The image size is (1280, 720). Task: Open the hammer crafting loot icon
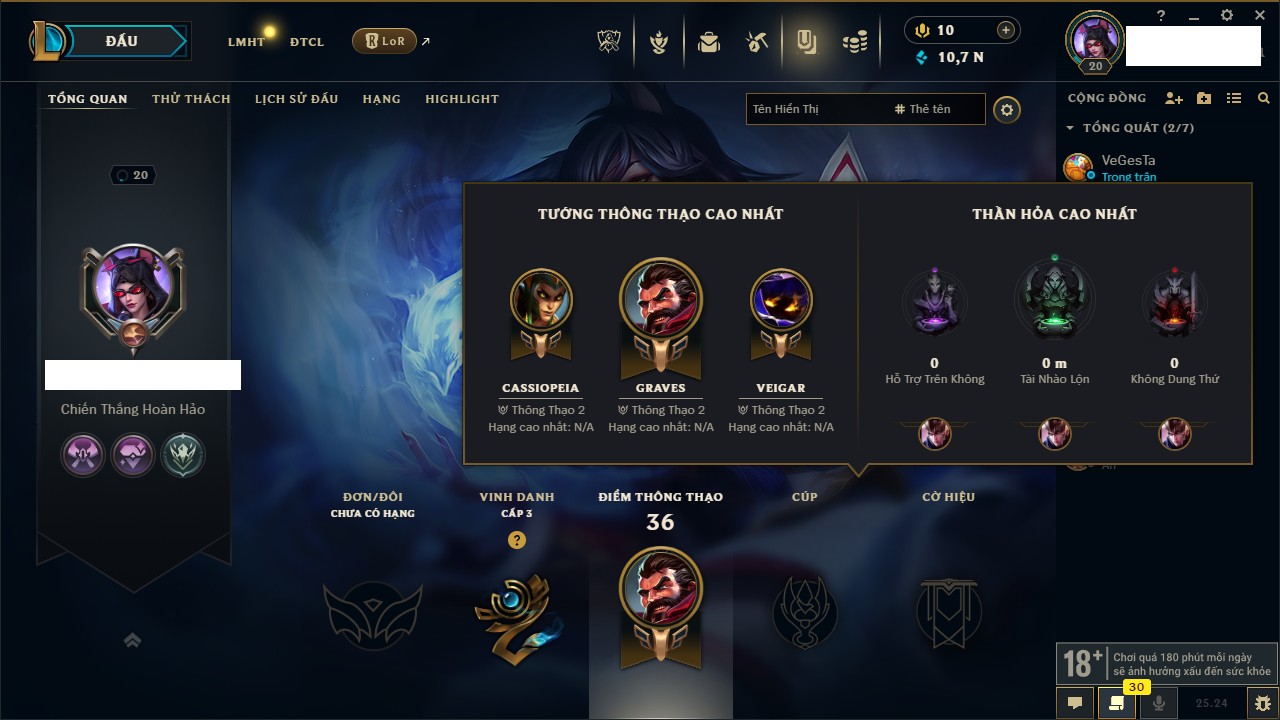[x=757, y=42]
